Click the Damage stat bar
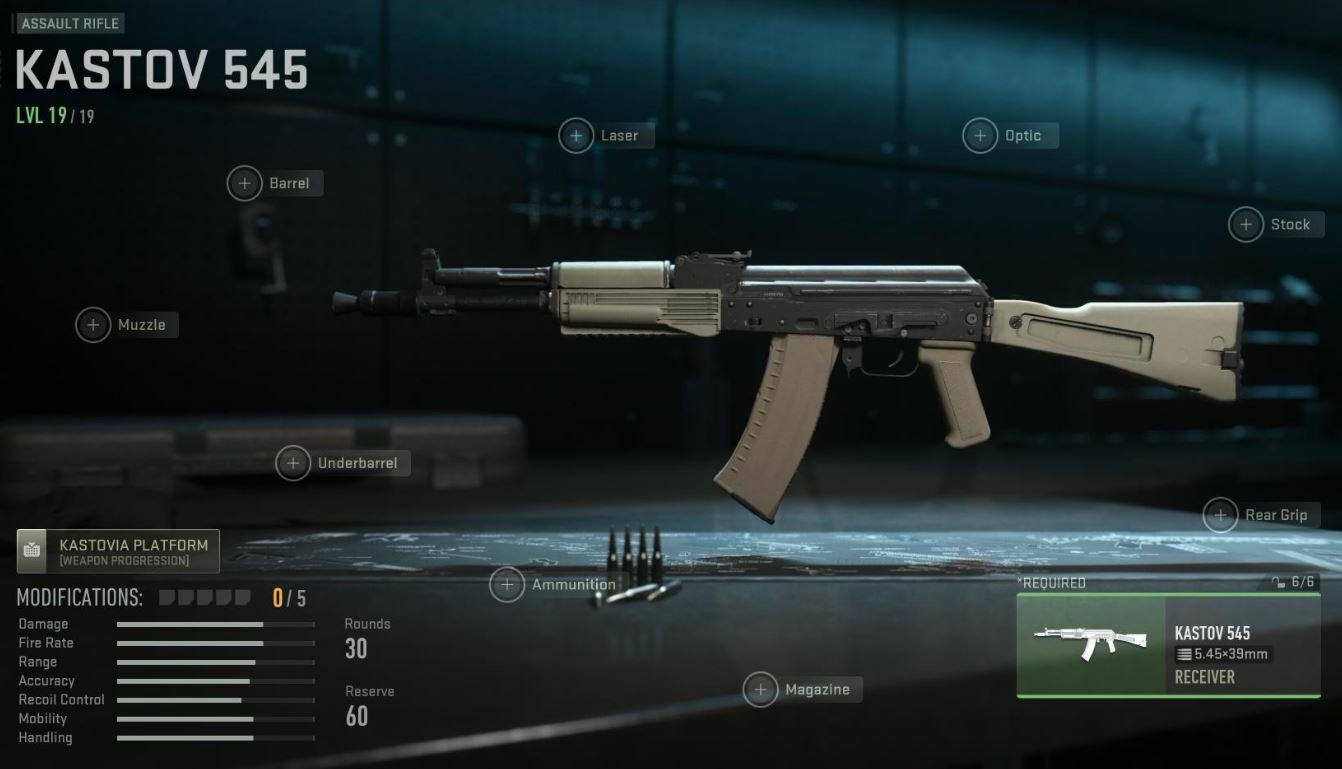The image size is (1342, 769). tap(215, 624)
